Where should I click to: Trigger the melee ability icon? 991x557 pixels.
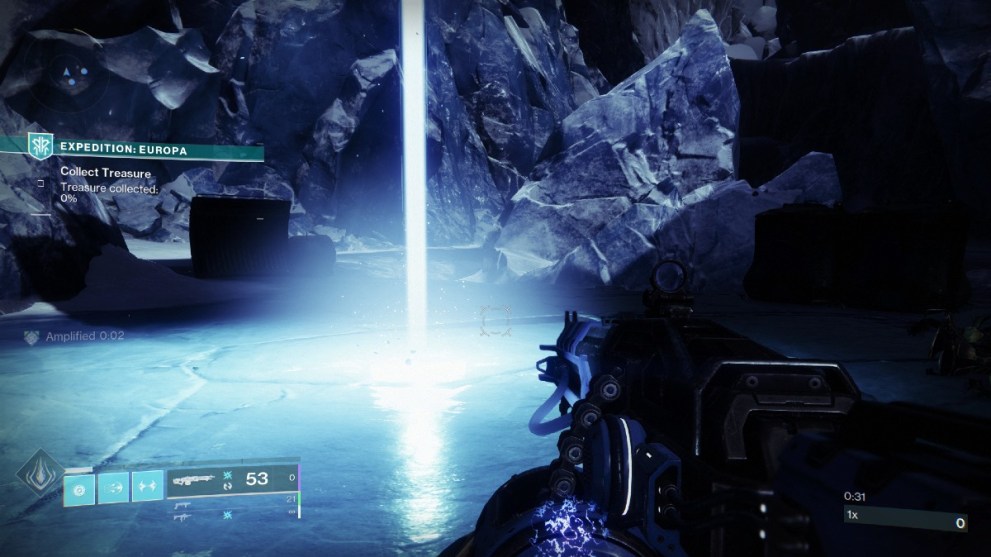point(114,487)
